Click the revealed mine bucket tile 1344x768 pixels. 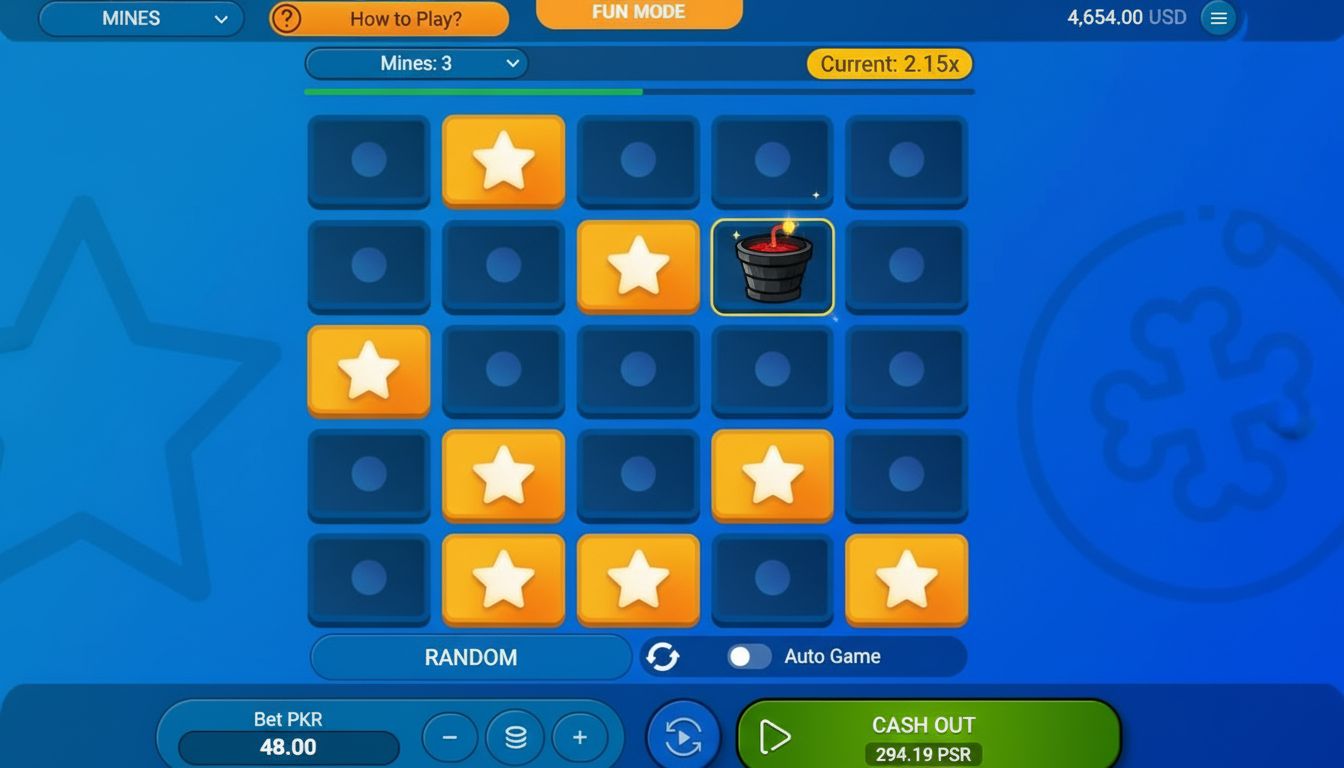pyautogui.click(x=772, y=266)
